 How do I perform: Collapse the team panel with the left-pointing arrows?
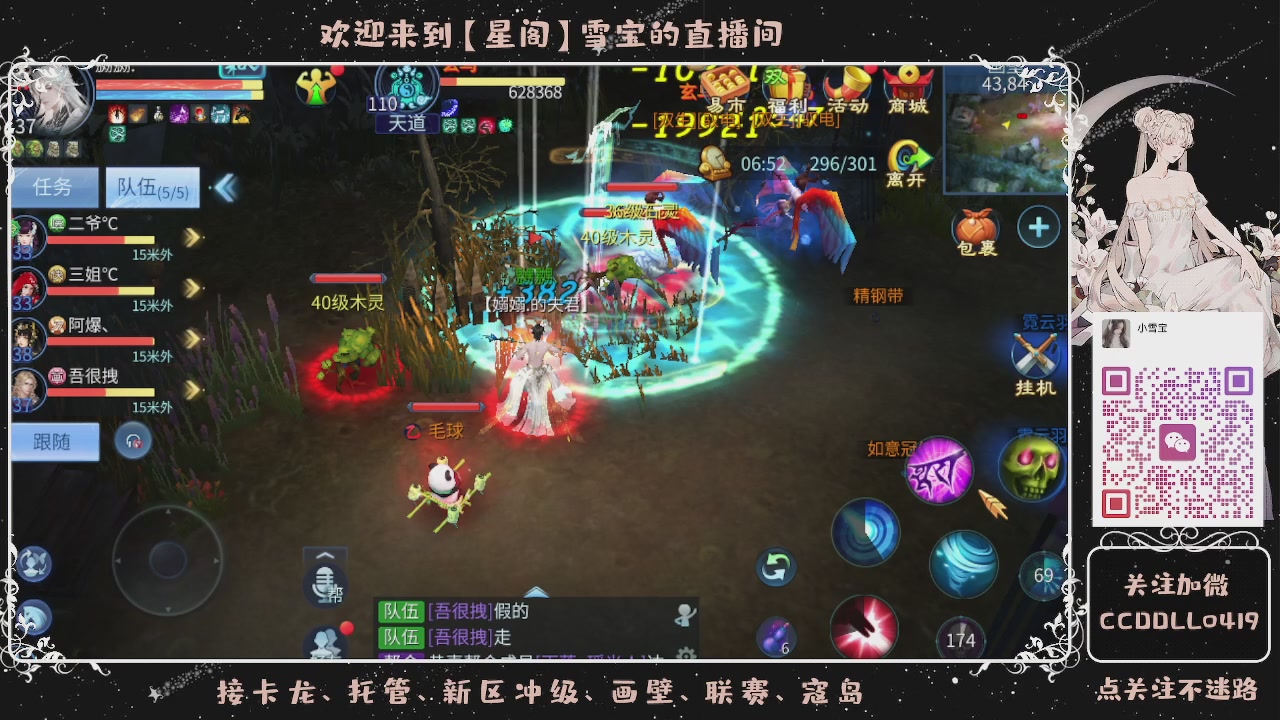227,186
